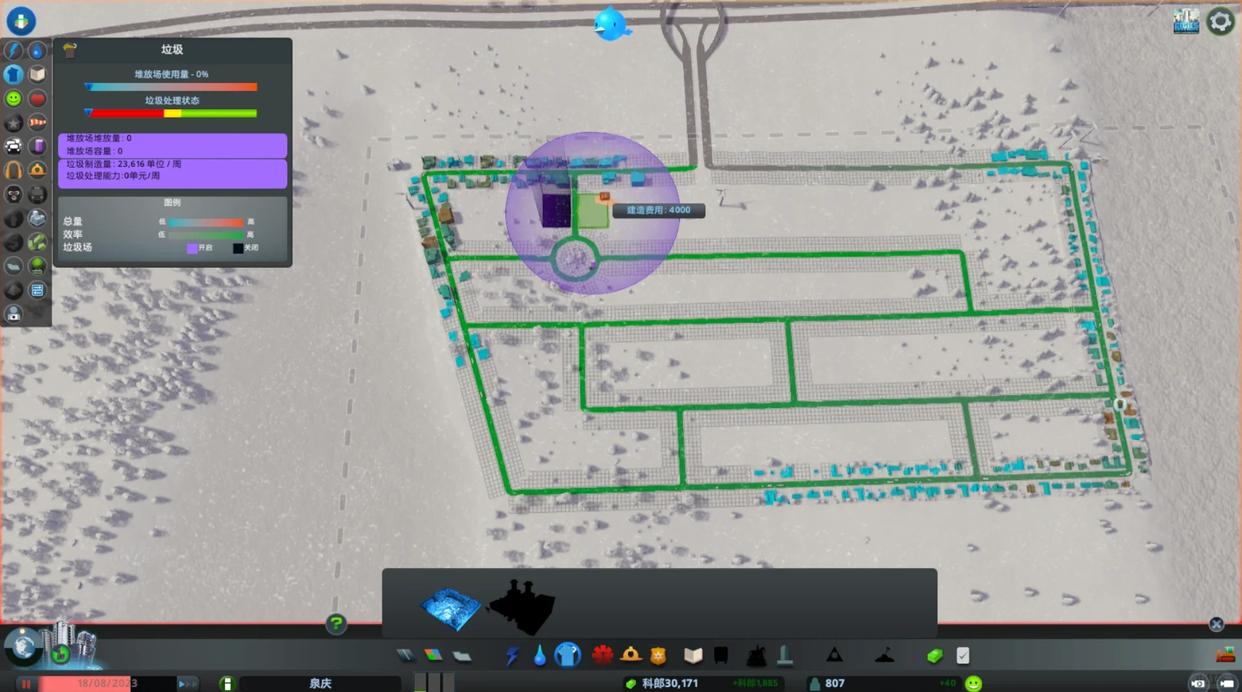Screen dimensions: 1242x692
Task: Open the roads build menu
Action: [x=405, y=656]
